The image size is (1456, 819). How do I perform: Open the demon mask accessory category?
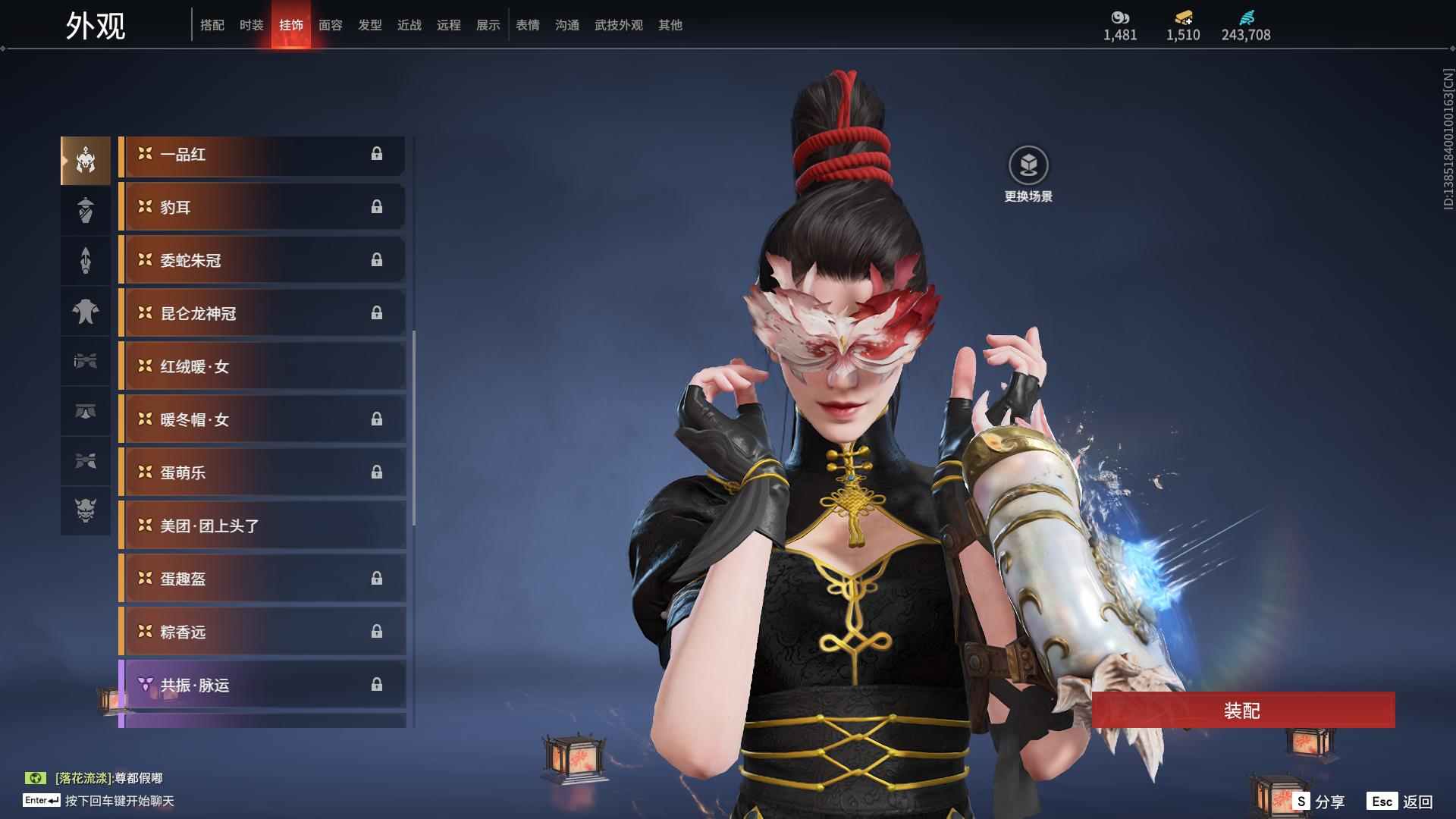click(86, 510)
